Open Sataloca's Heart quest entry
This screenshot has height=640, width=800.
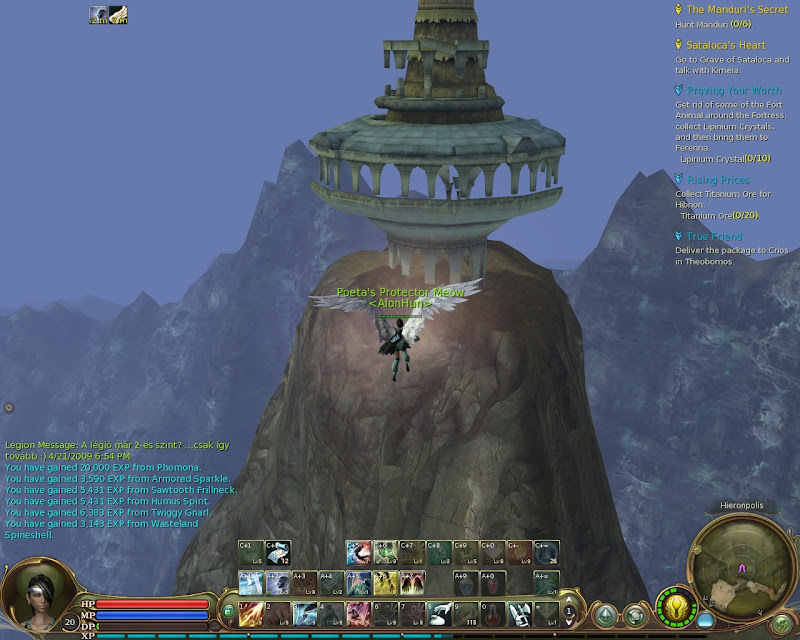pos(726,45)
